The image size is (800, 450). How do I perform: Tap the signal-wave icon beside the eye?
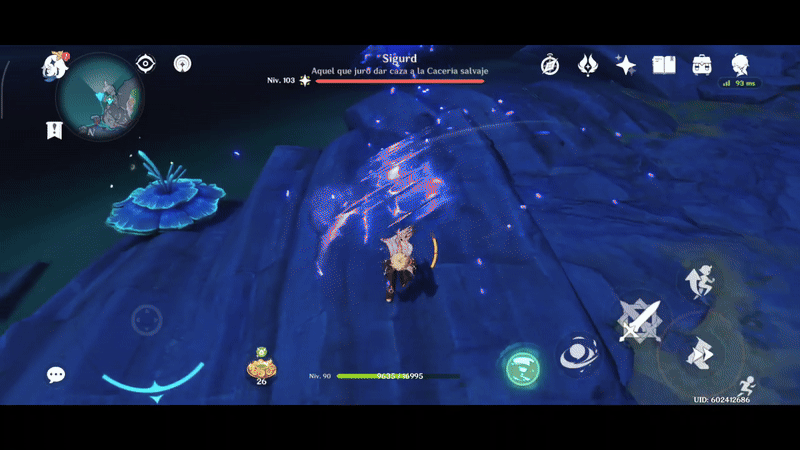click(183, 63)
